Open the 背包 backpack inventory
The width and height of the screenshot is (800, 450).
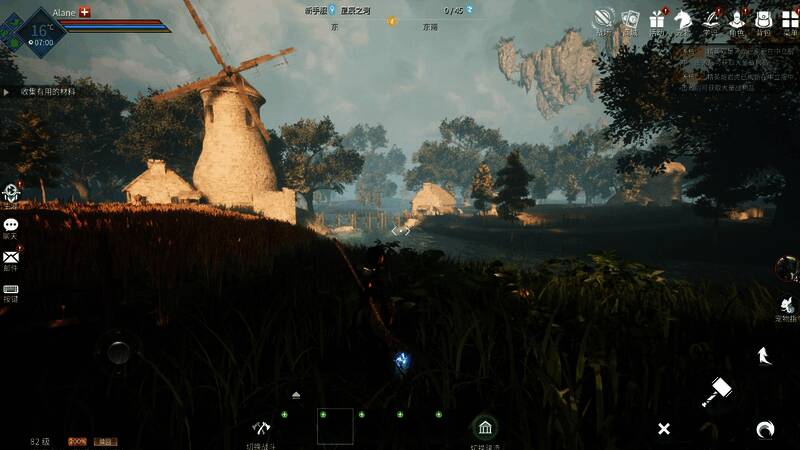(763, 20)
